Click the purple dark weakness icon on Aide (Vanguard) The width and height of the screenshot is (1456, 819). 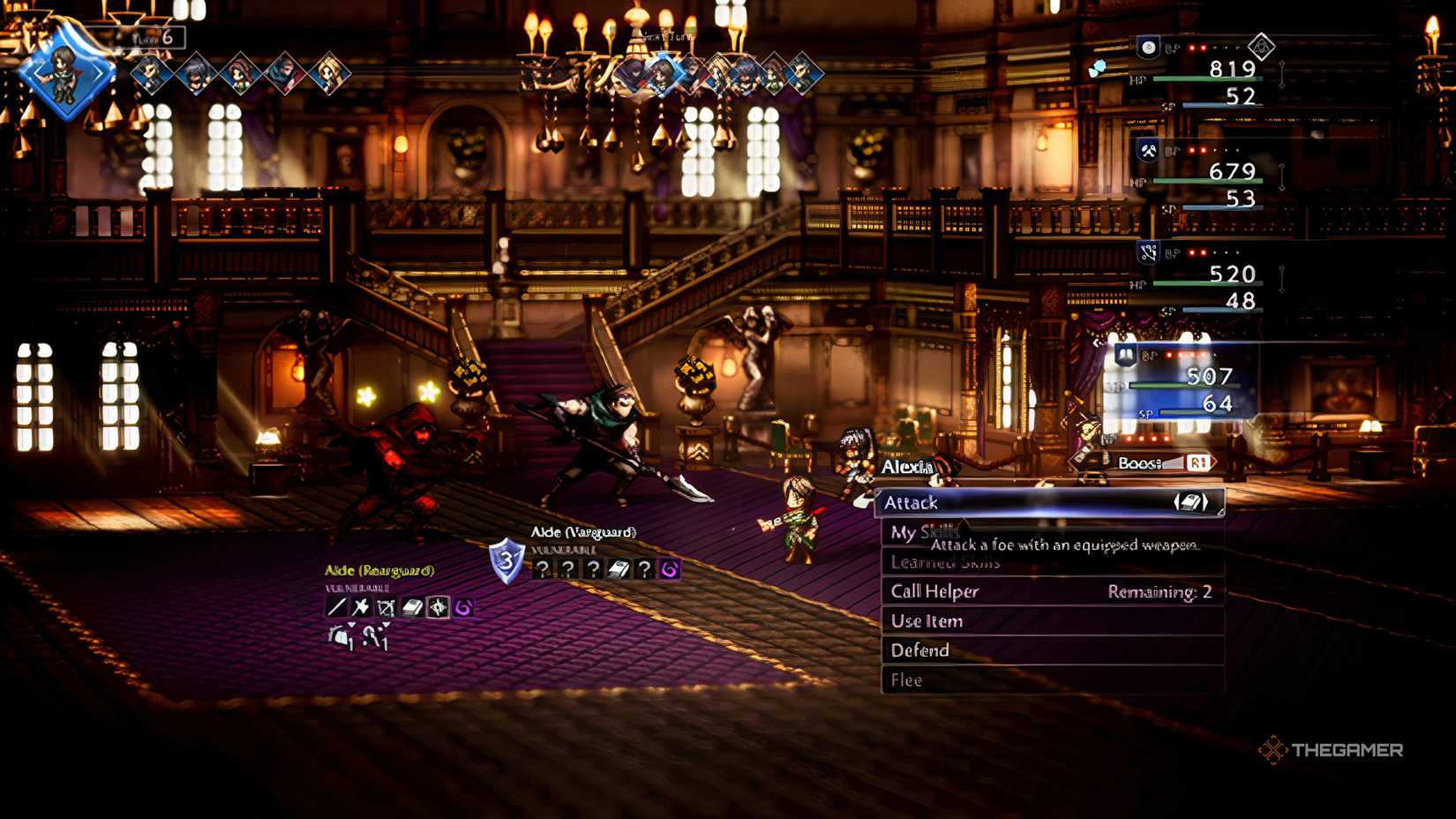(x=668, y=567)
